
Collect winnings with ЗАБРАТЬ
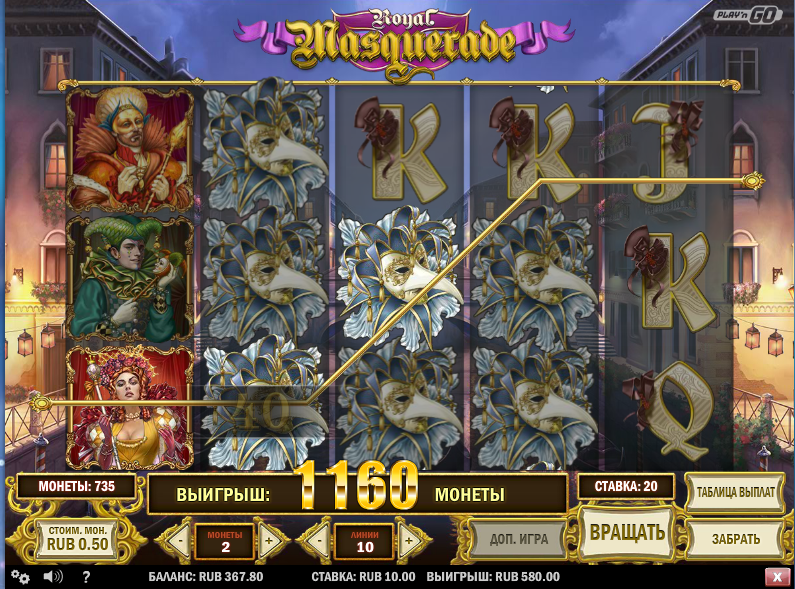(735, 539)
